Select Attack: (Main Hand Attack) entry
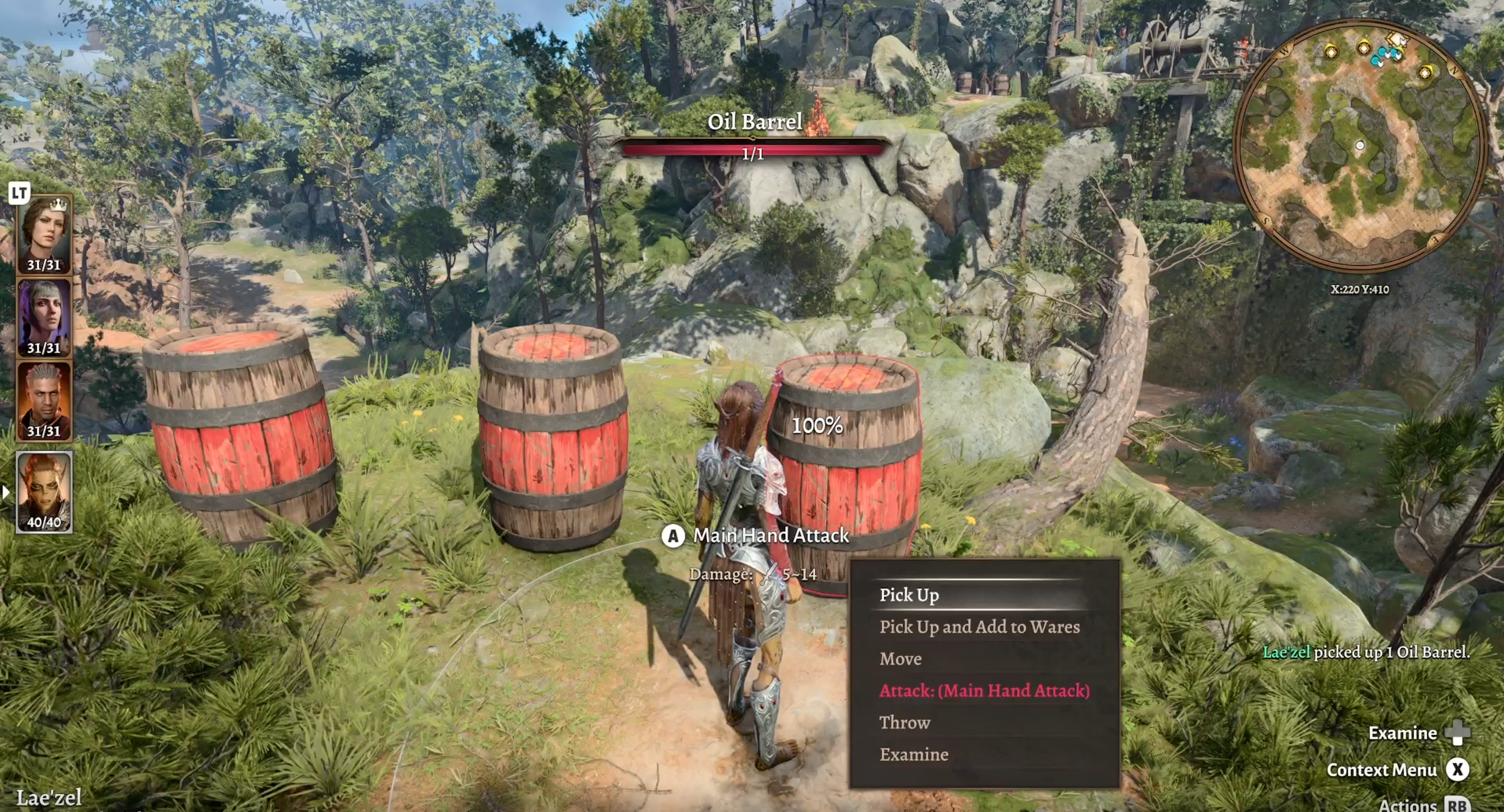1504x812 pixels. 984,691
